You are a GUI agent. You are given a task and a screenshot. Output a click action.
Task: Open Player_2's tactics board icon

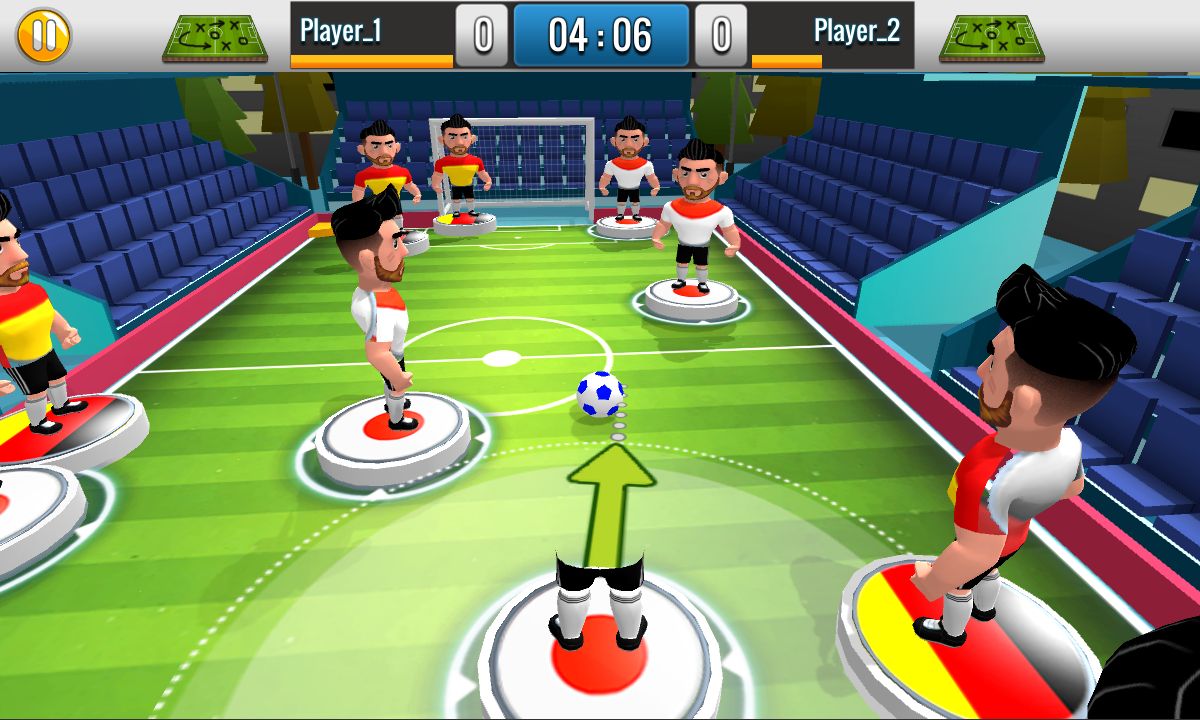pyautogui.click(x=991, y=38)
